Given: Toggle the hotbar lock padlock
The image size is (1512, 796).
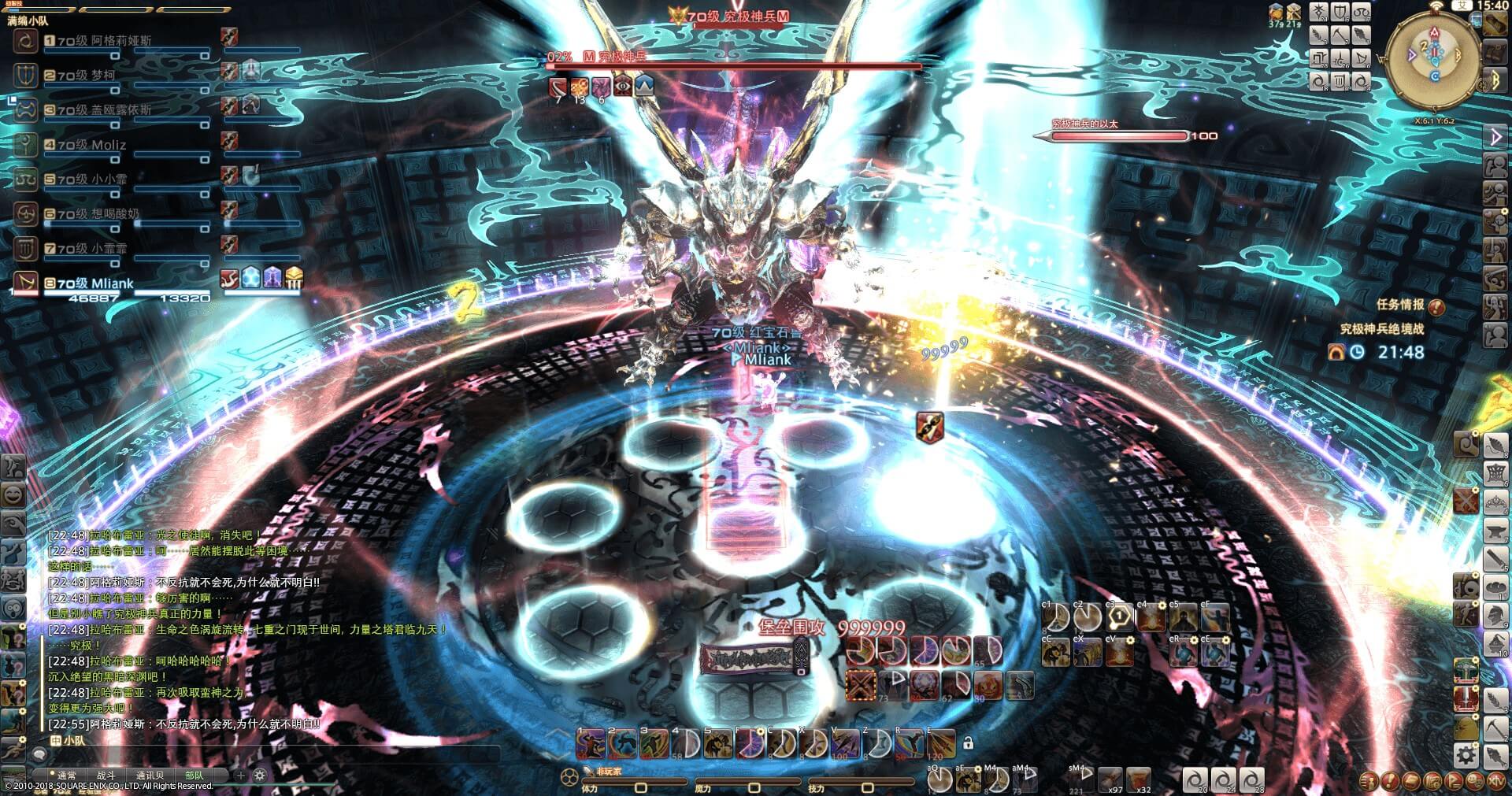Looking at the screenshot, I should 968,742.
